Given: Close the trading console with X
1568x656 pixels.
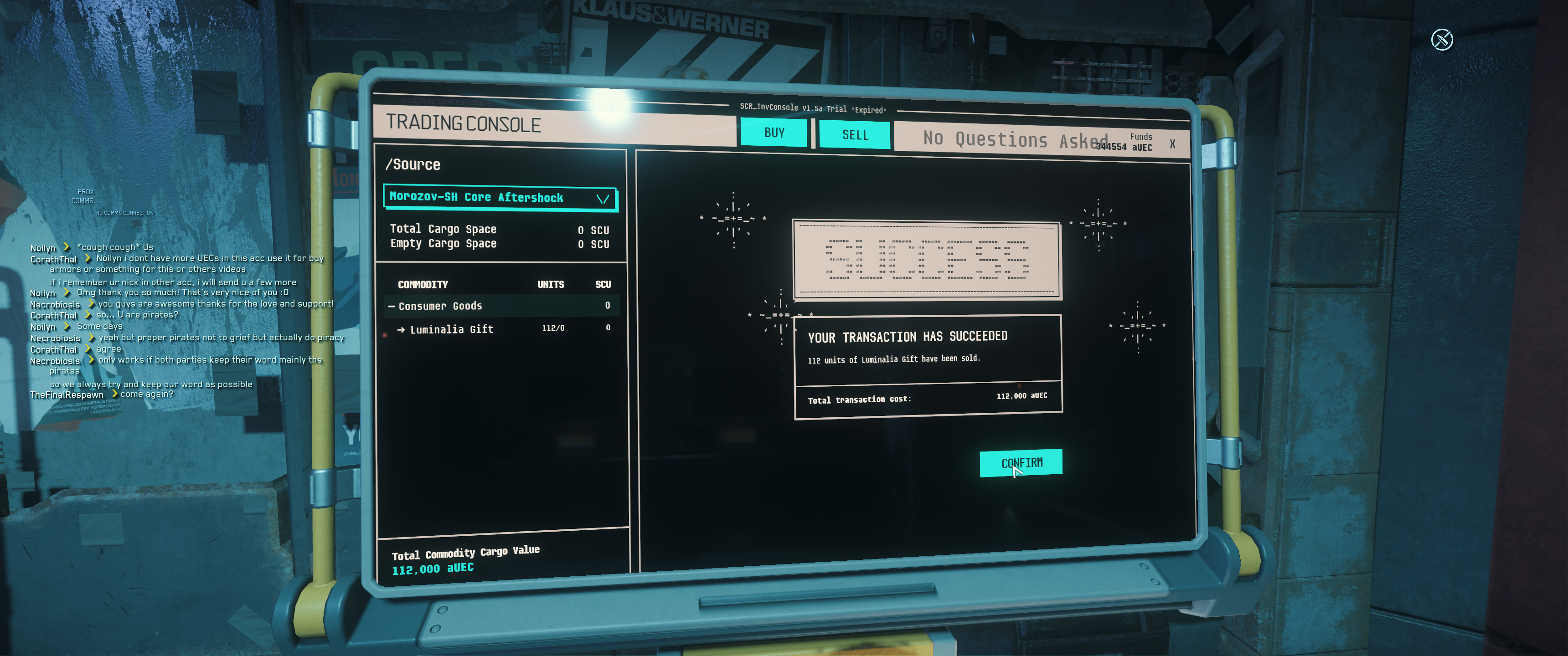Looking at the screenshot, I should click(1172, 144).
